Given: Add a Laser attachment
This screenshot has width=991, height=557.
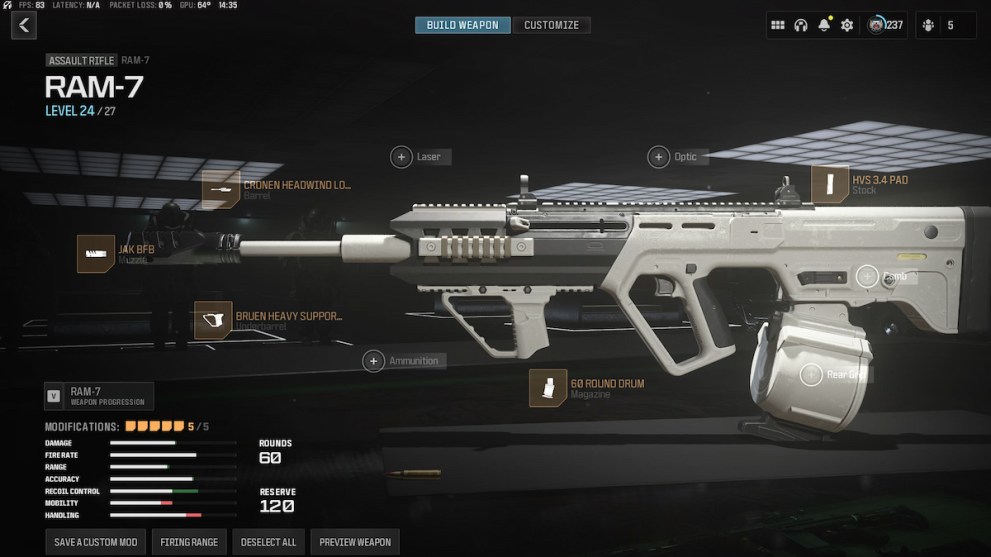Looking at the screenshot, I should point(401,157).
